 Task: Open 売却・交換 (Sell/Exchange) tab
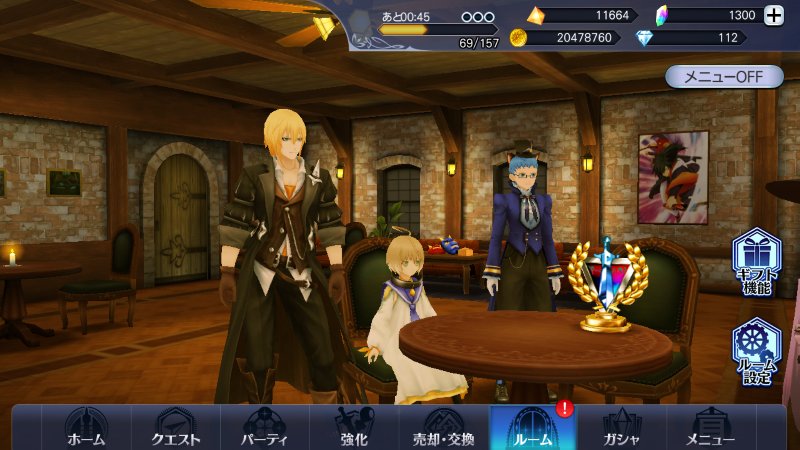point(443,427)
